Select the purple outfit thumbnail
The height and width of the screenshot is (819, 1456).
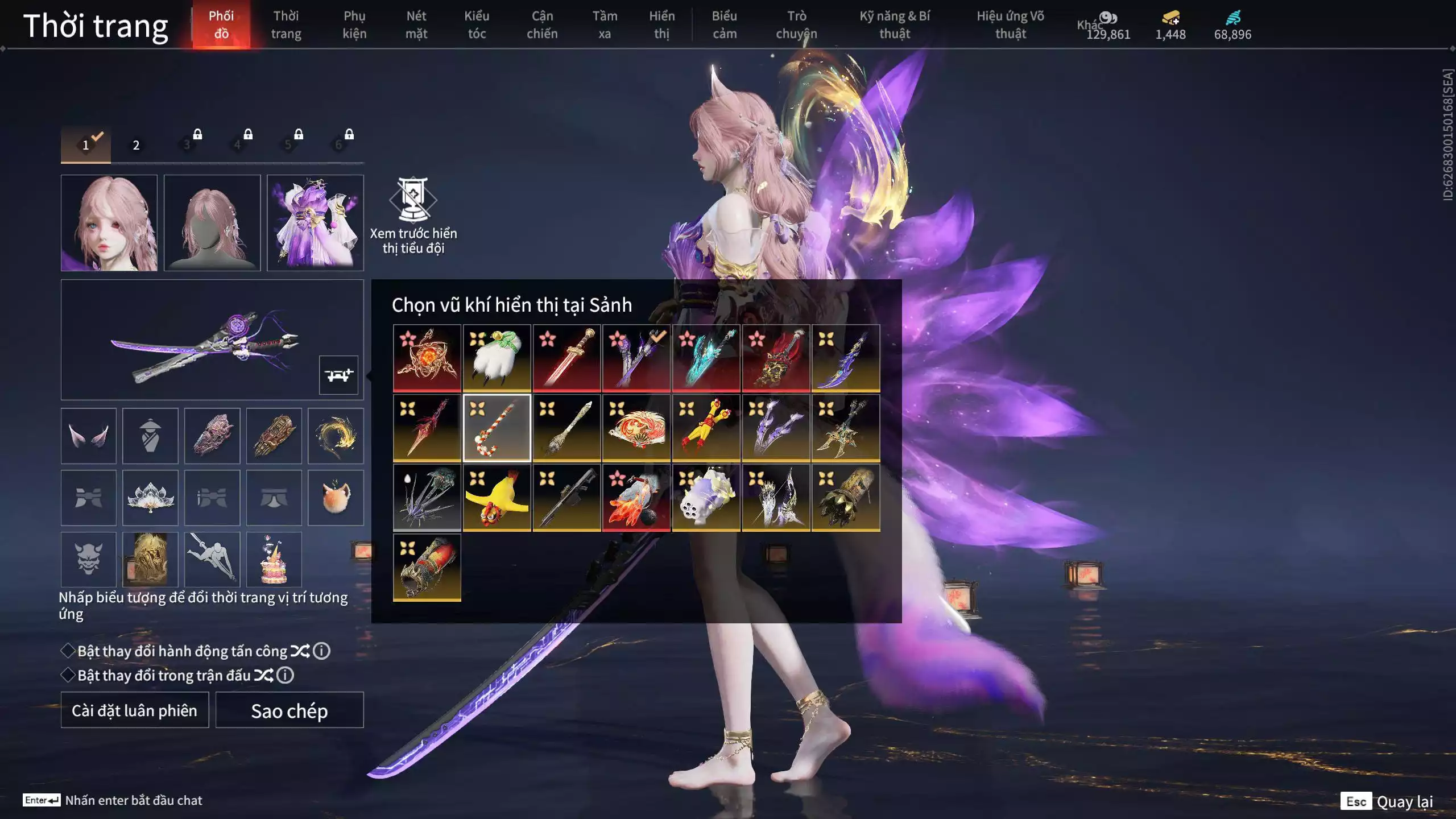pyautogui.click(x=315, y=223)
